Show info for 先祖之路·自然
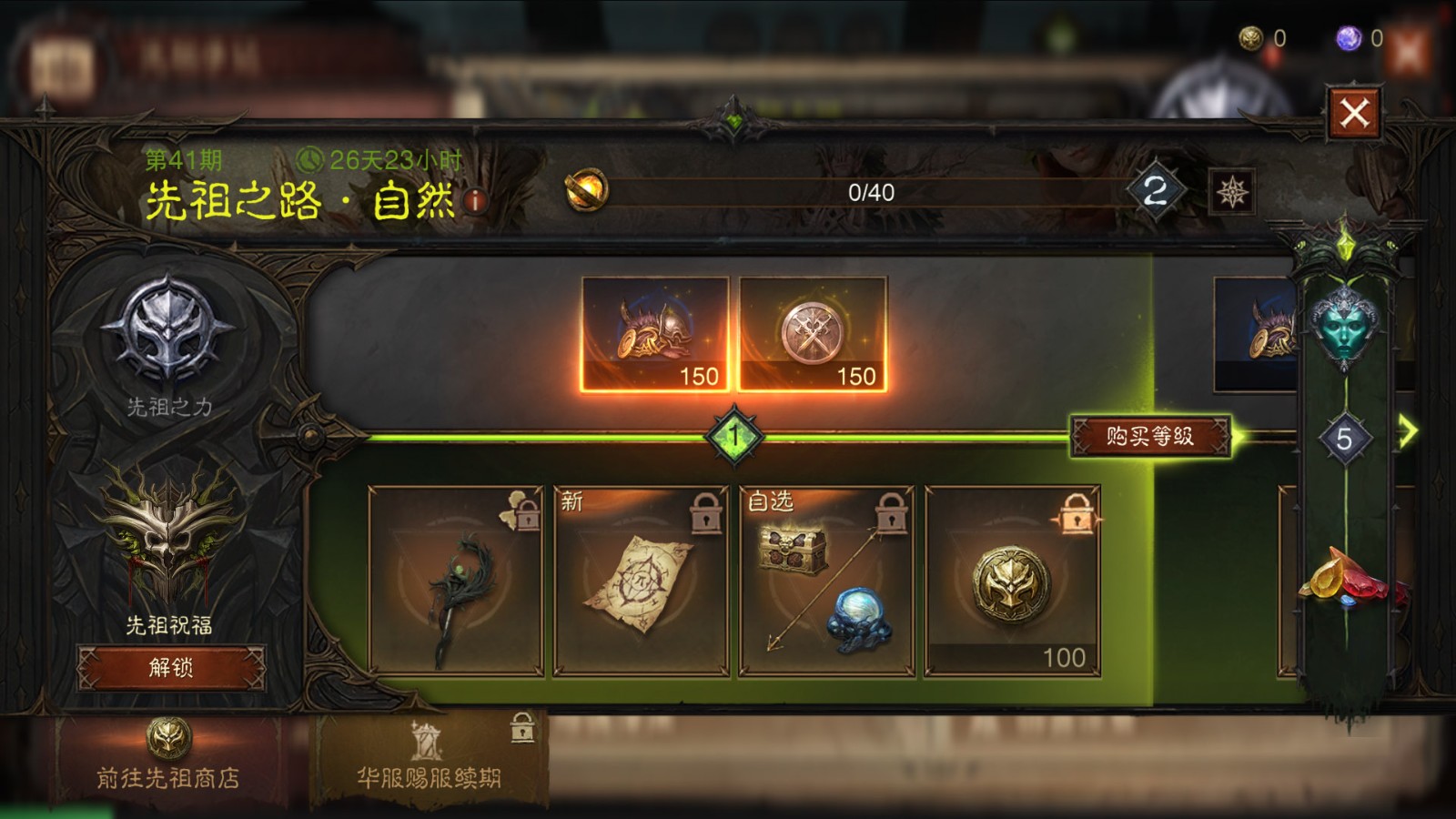 tap(475, 201)
